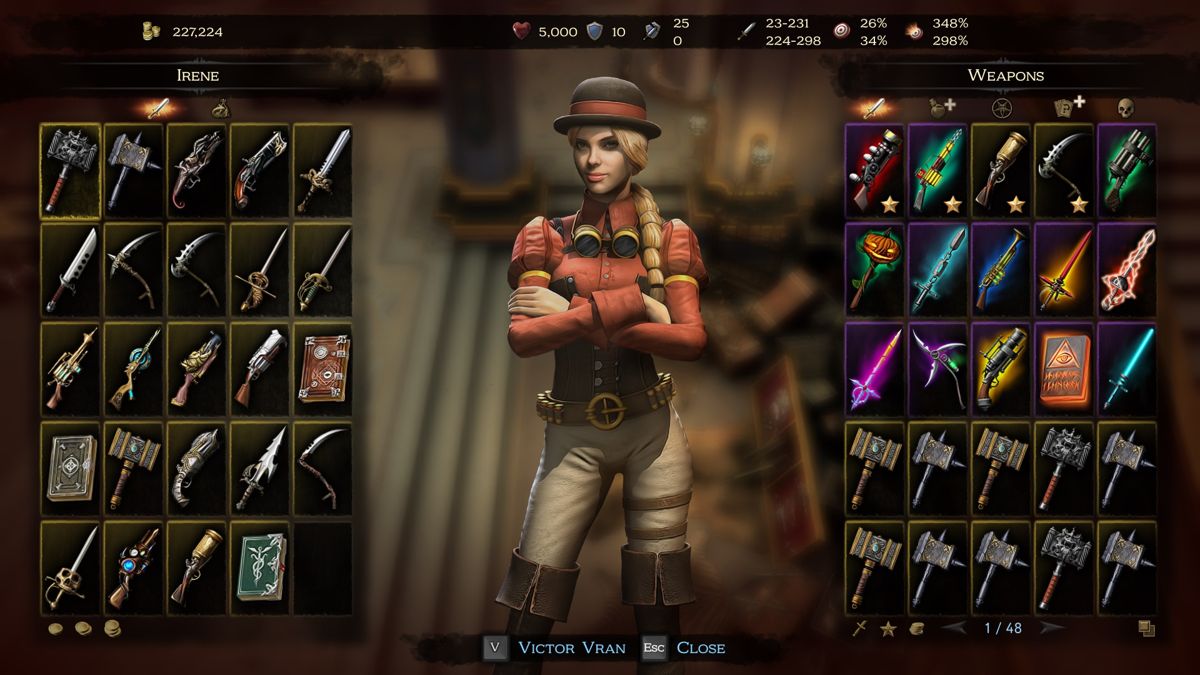Screen dimensions: 1200x675
Task: Select the potion consumables tab
Action: pos(939,106)
